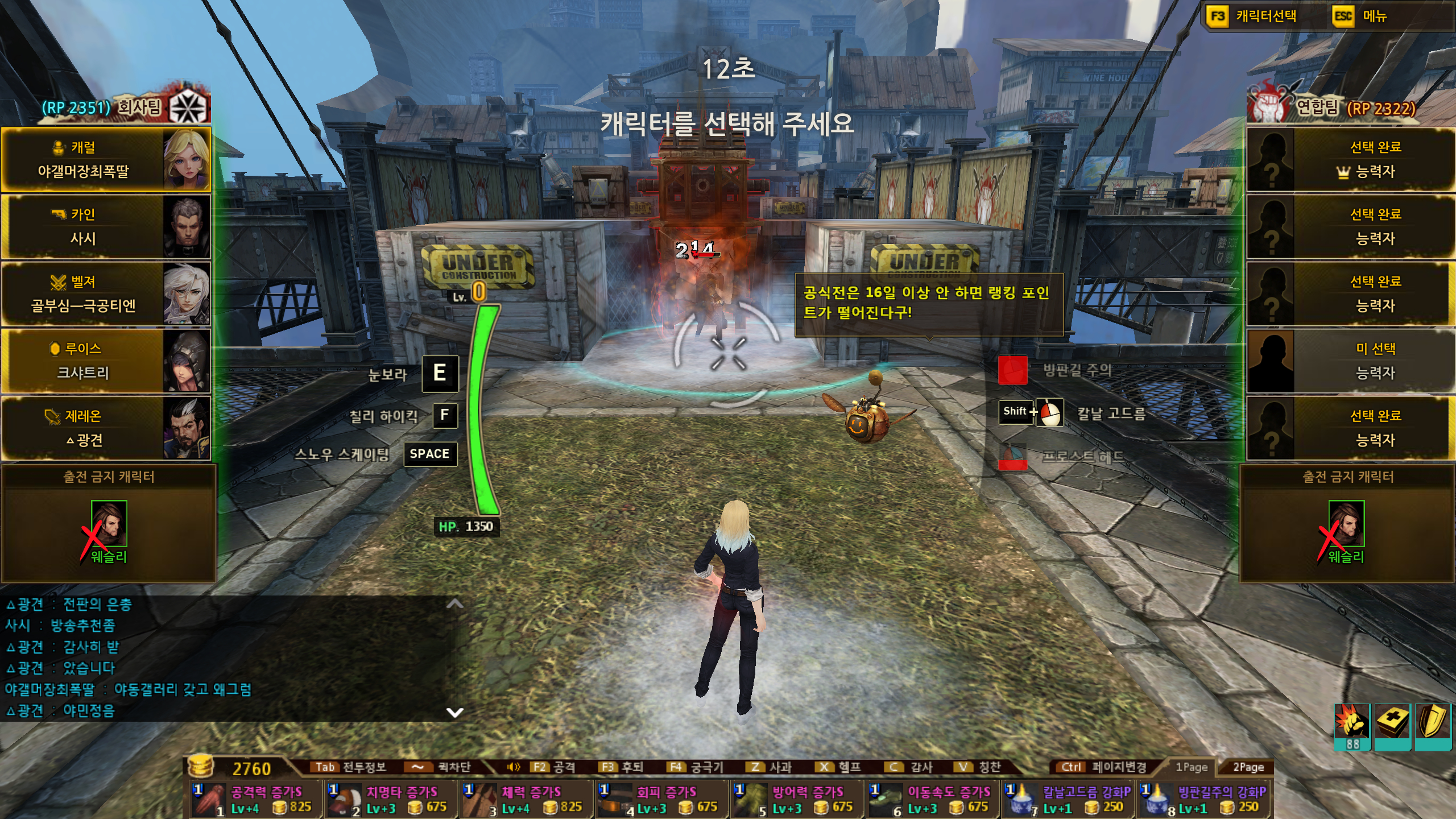Open the 메뉴 button
Image resolution: width=1456 pixels, height=819 pixels.
(1374, 16)
